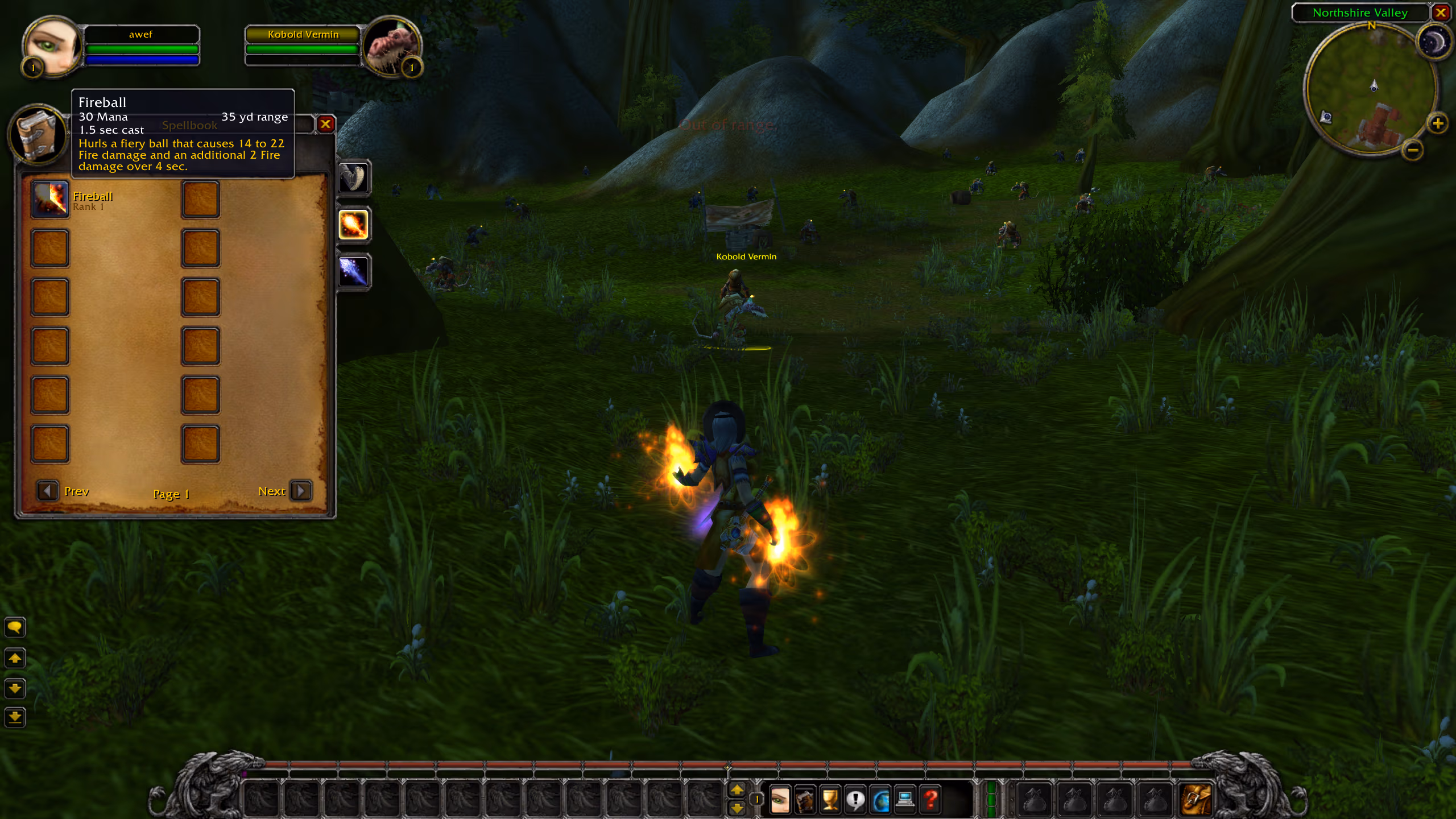Open the character info micro button
Viewport: 1456px width, 819px height.
(780, 800)
